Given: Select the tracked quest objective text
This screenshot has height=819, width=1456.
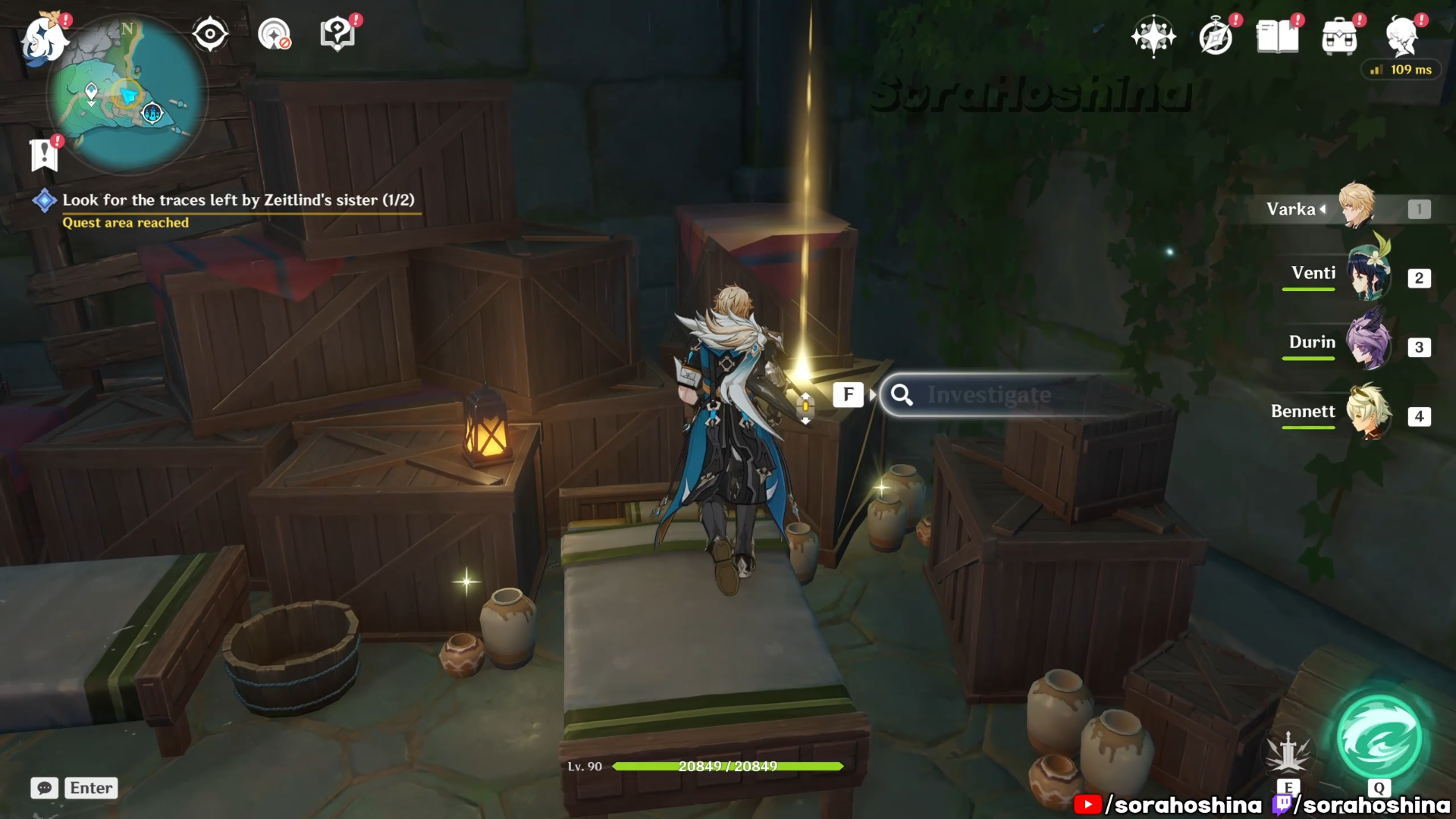Looking at the screenshot, I should (x=238, y=200).
